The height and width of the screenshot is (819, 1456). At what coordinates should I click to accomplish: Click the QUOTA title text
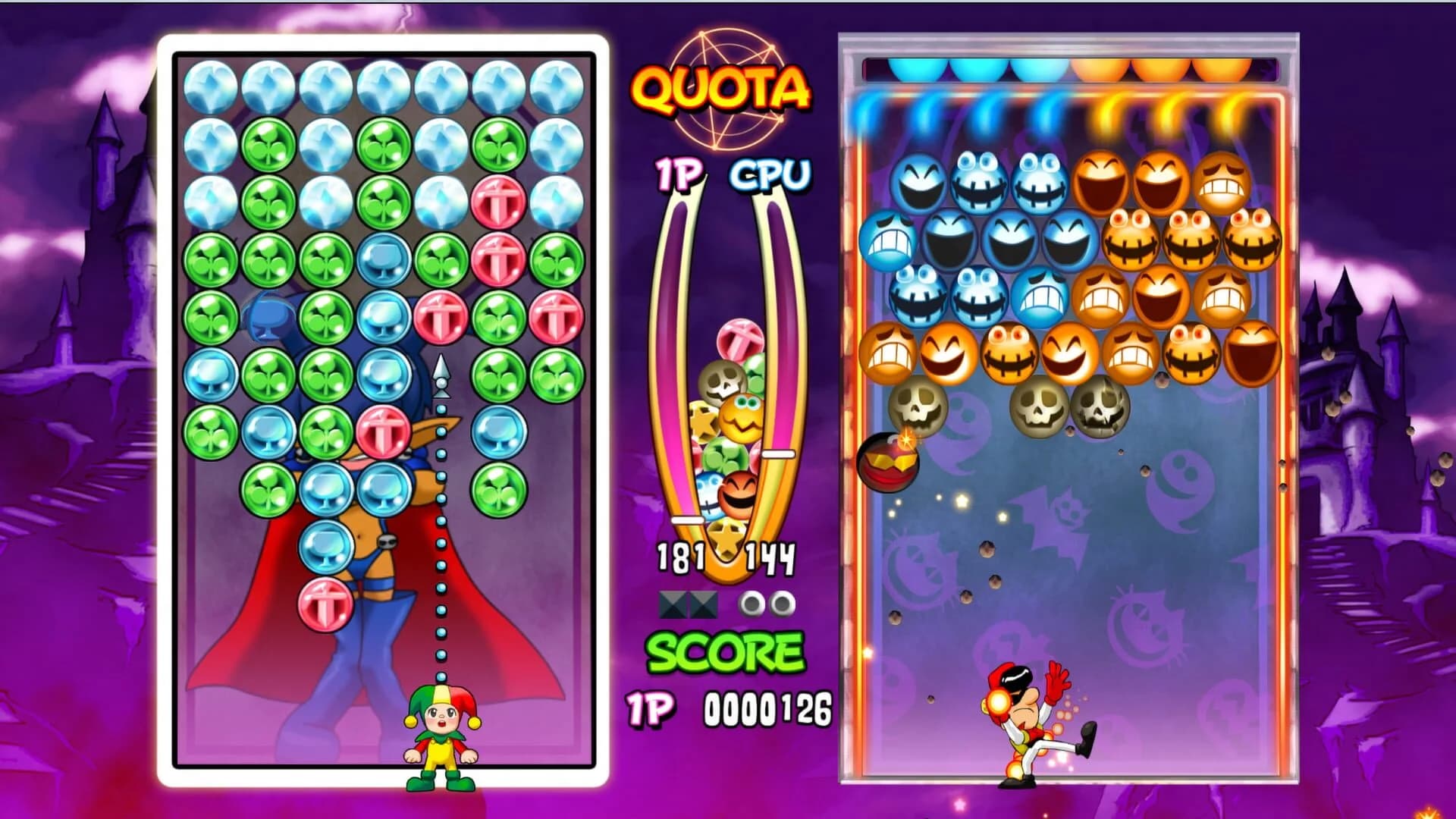click(720, 87)
